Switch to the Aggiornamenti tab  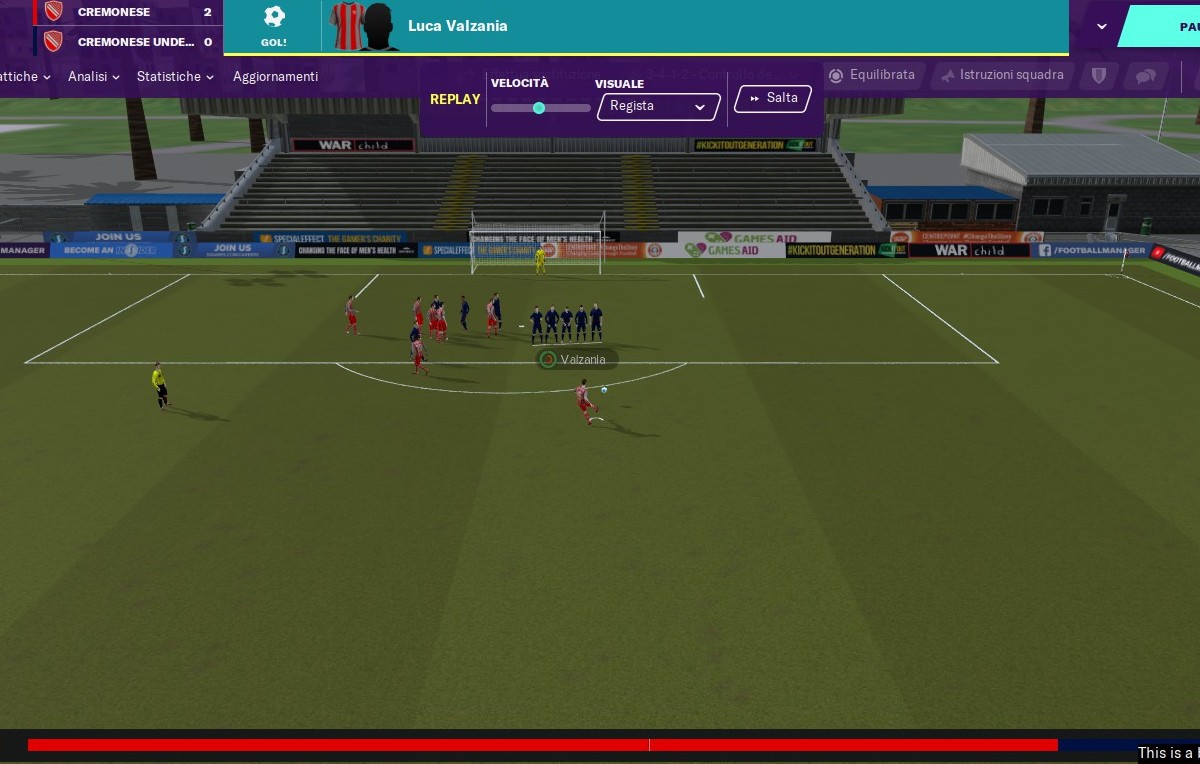coord(275,77)
